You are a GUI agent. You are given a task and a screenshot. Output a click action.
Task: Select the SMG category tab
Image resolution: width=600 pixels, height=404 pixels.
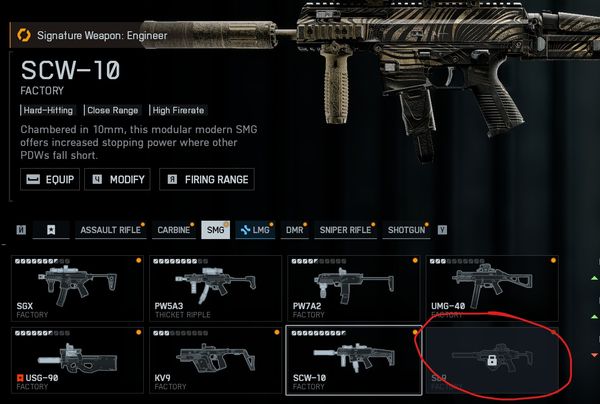(214, 230)
